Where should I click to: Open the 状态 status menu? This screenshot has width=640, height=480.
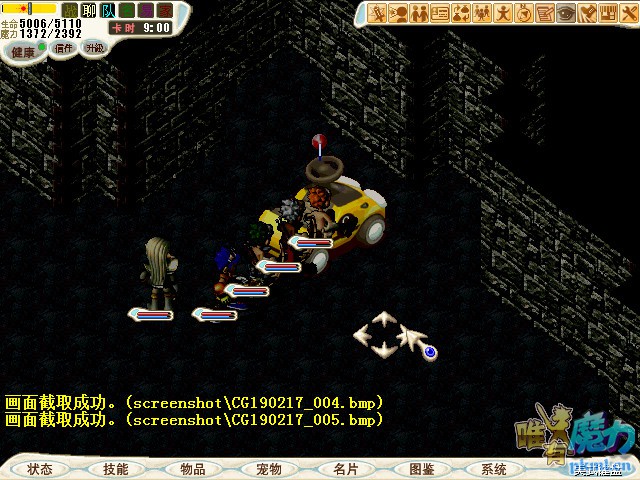[x=40, y=468]
